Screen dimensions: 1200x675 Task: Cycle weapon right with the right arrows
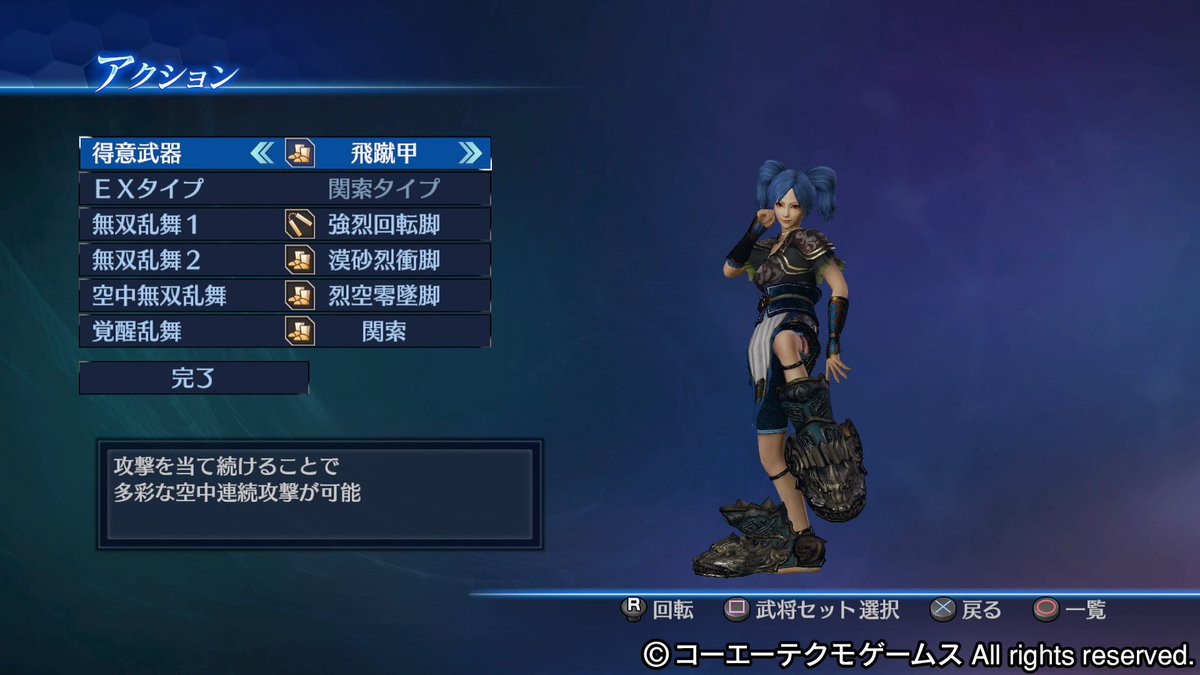(x=470, y=153)
